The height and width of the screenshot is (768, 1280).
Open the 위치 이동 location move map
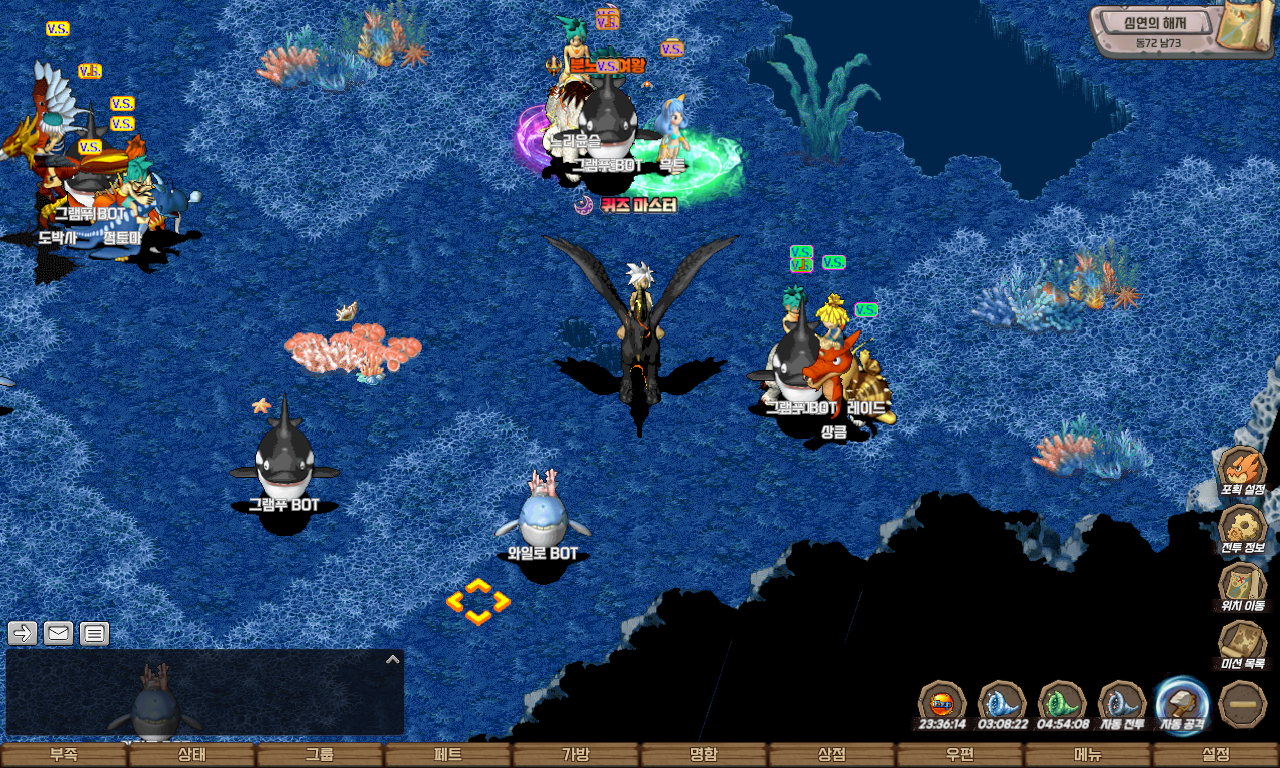[x=1242, y=585]
